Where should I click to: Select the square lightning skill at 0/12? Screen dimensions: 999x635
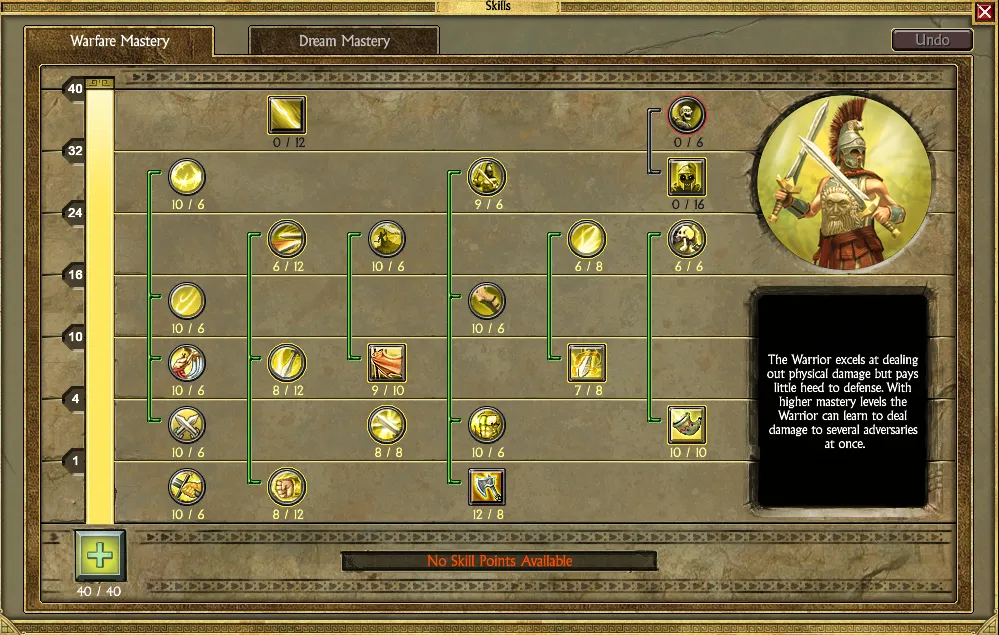pyautogui.click(x=287, y=115)
